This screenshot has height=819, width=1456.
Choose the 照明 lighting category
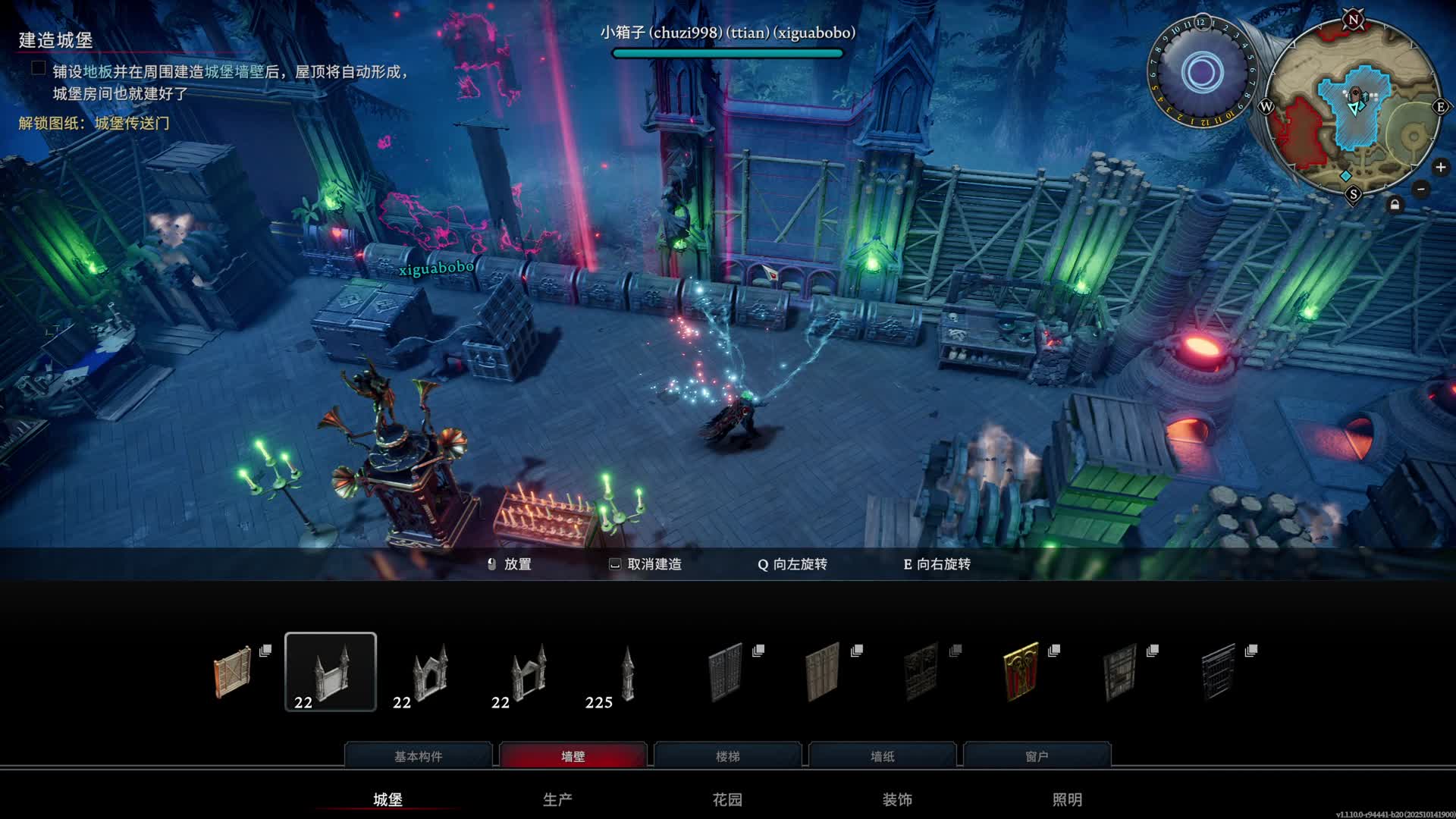(1067, 799)
